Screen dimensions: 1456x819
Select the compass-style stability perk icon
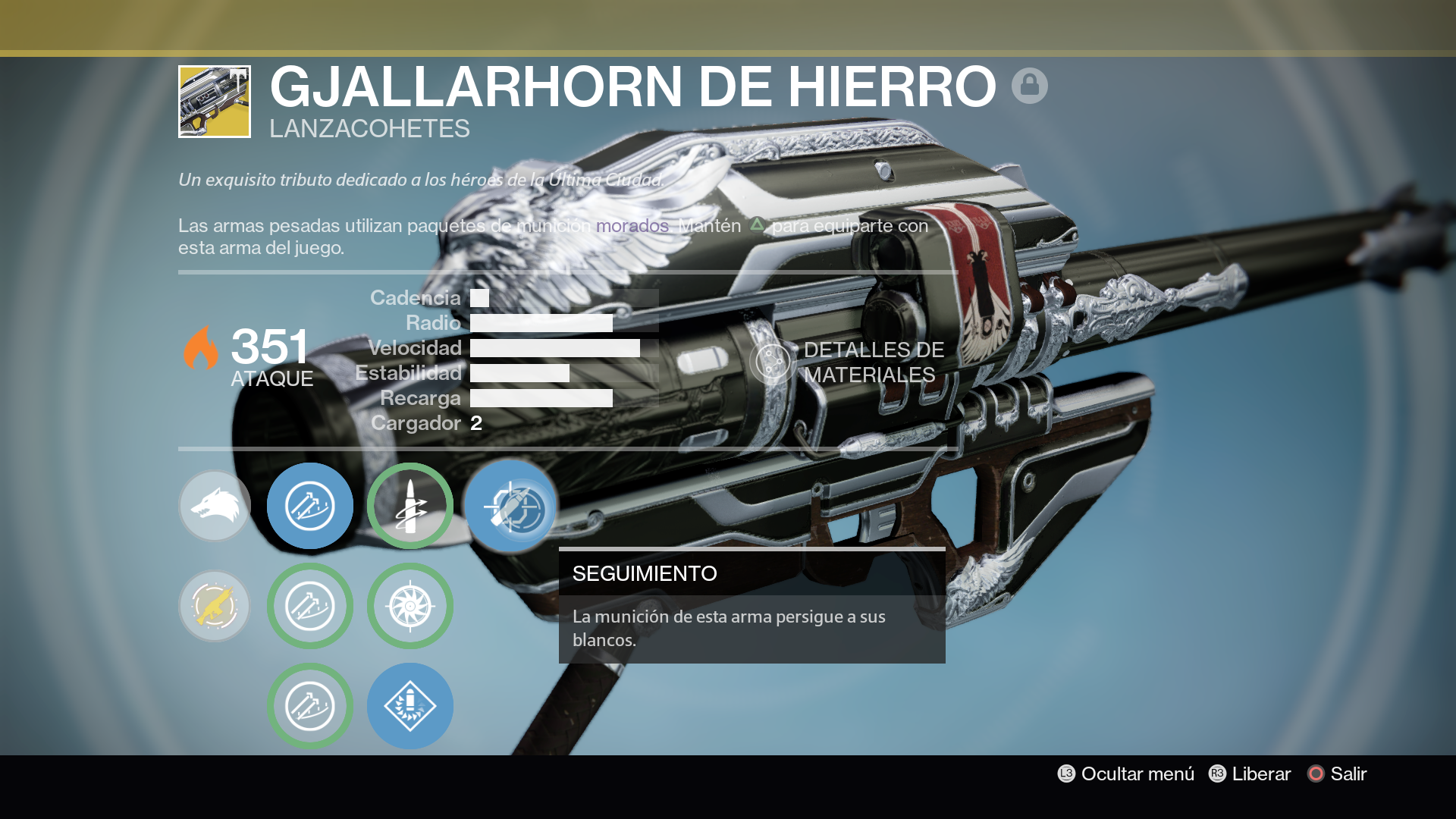(x=410, y=606)
